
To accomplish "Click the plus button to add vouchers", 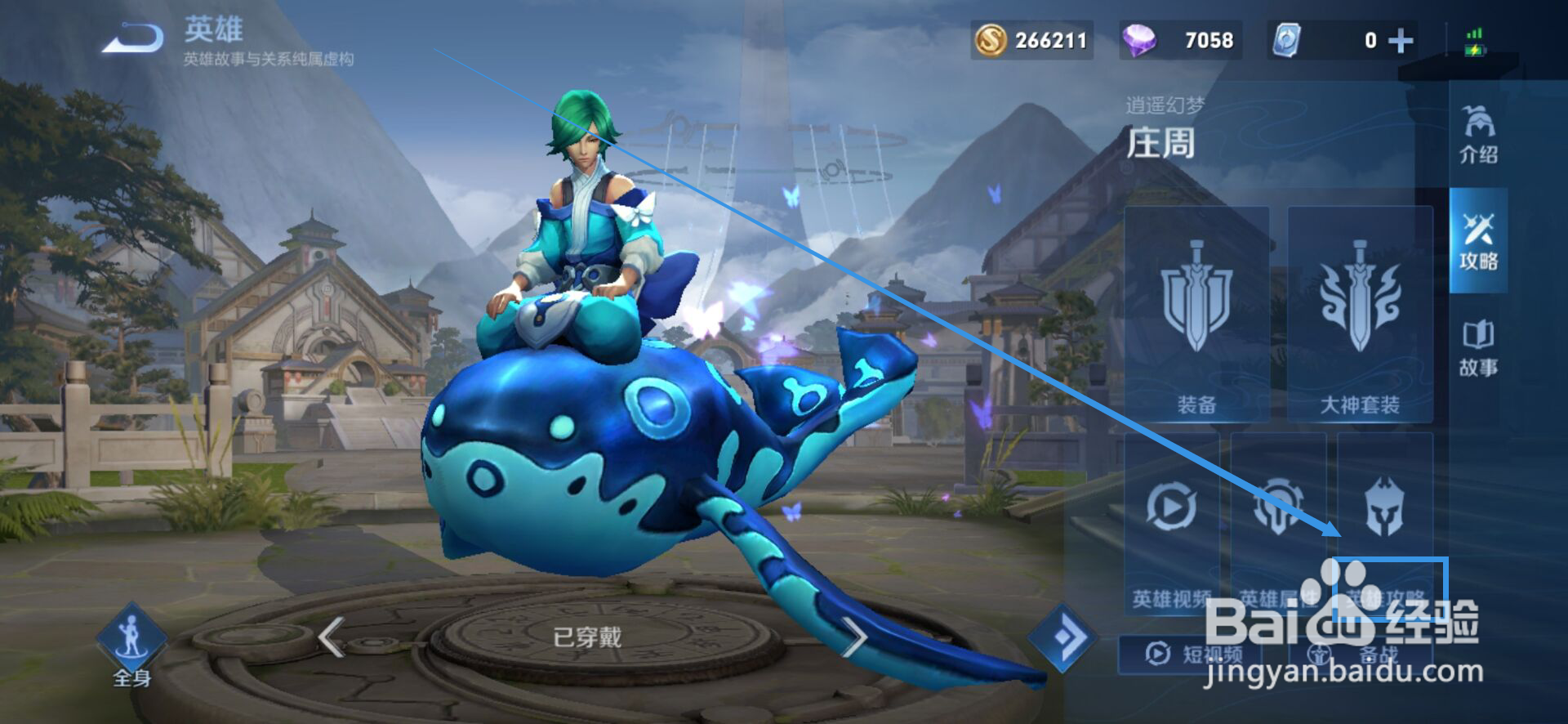I will coord(1400,38).
